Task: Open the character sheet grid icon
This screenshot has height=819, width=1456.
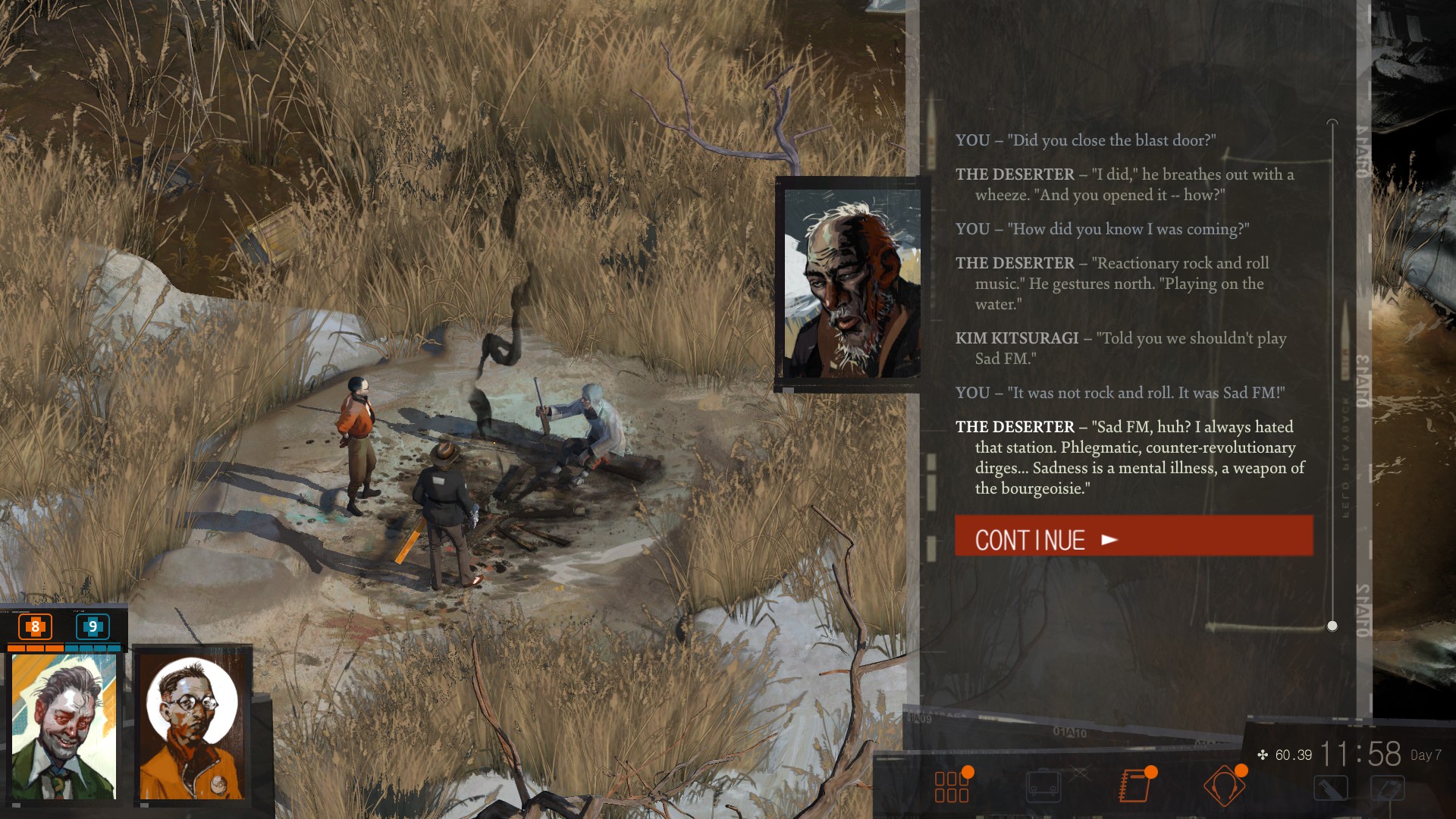Action: (x=952, y=786)
